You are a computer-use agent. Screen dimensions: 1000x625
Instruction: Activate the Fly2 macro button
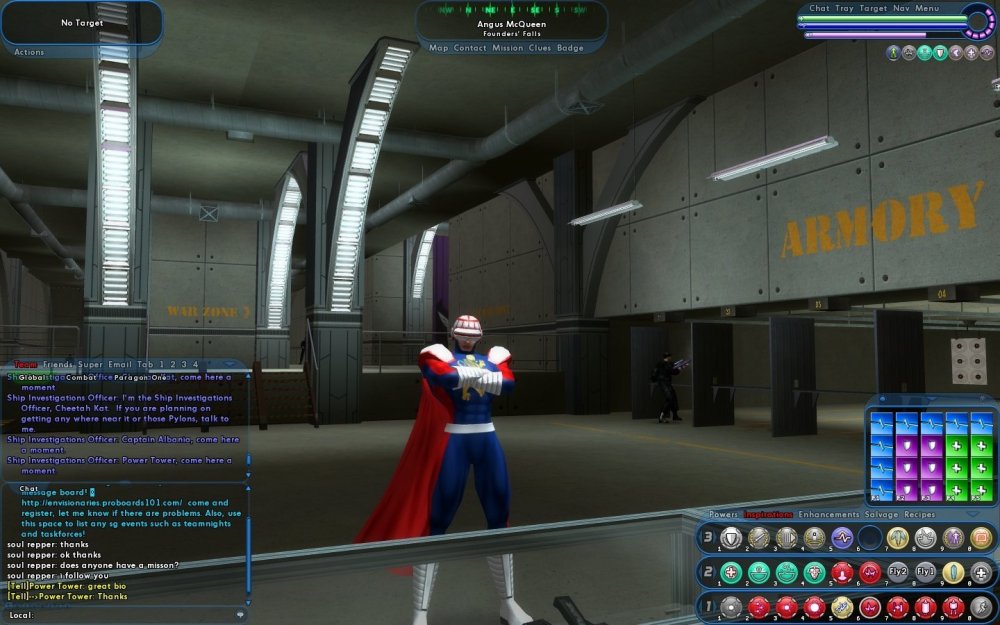click(898, 573)
